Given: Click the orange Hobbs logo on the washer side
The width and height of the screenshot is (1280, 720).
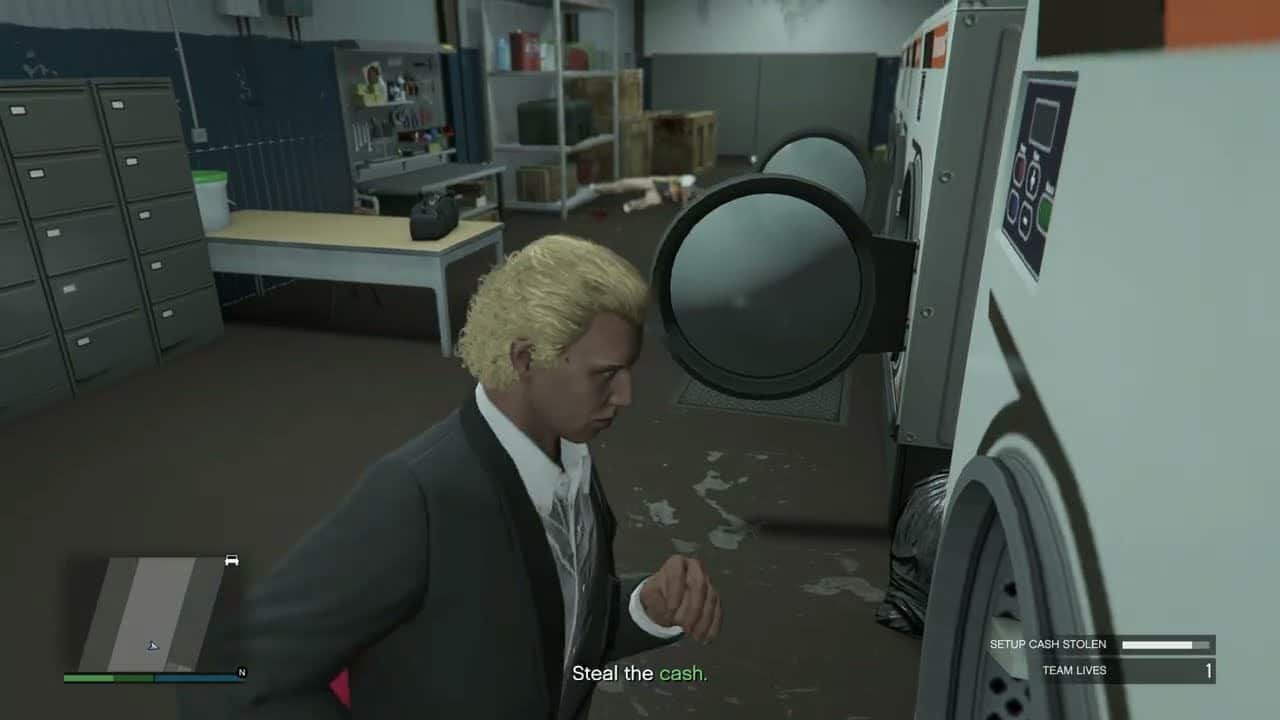Looking at the screenshot, I should (x=937, y=45).
